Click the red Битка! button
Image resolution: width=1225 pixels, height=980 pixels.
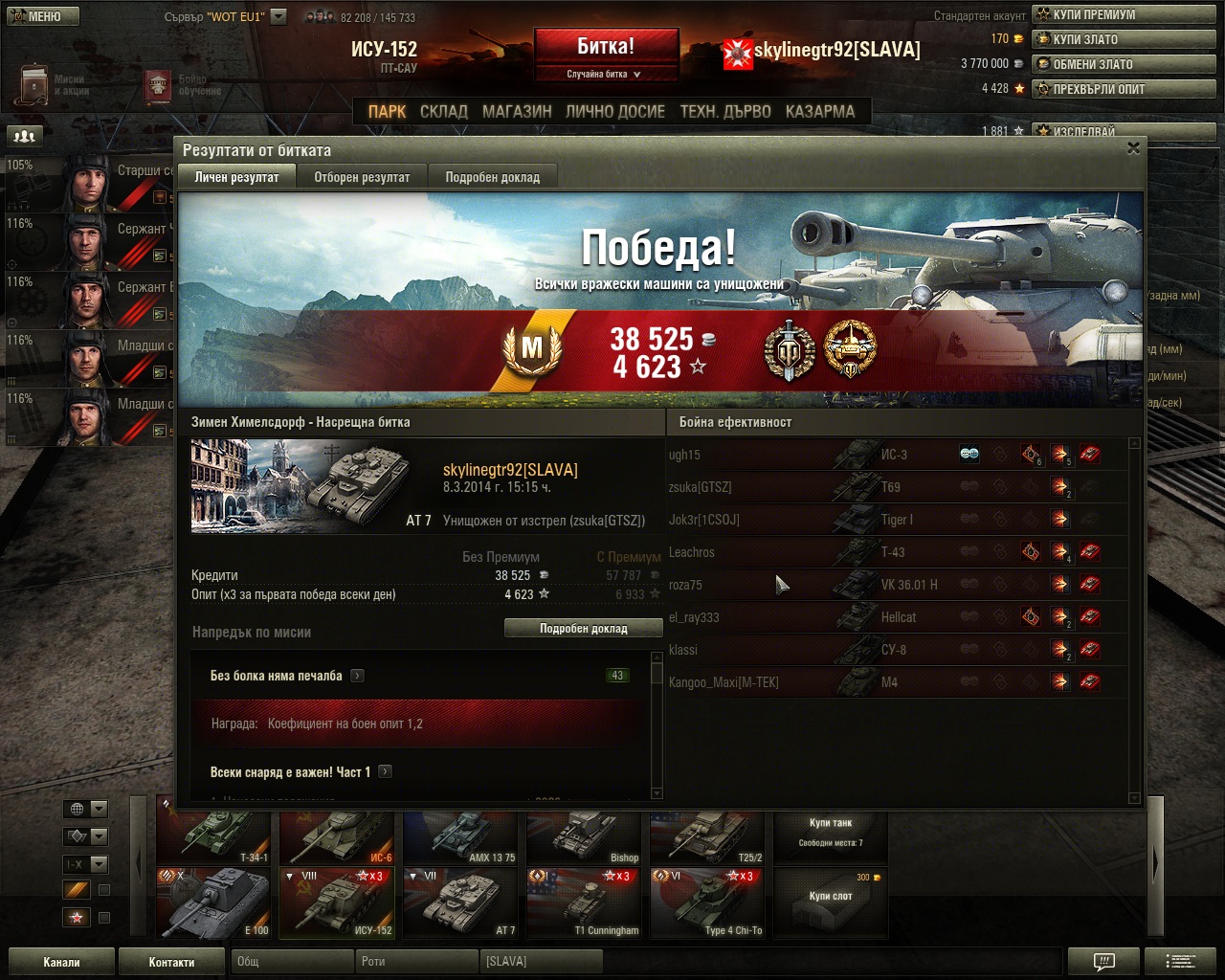pyautogui.click(x=606, y=47)
